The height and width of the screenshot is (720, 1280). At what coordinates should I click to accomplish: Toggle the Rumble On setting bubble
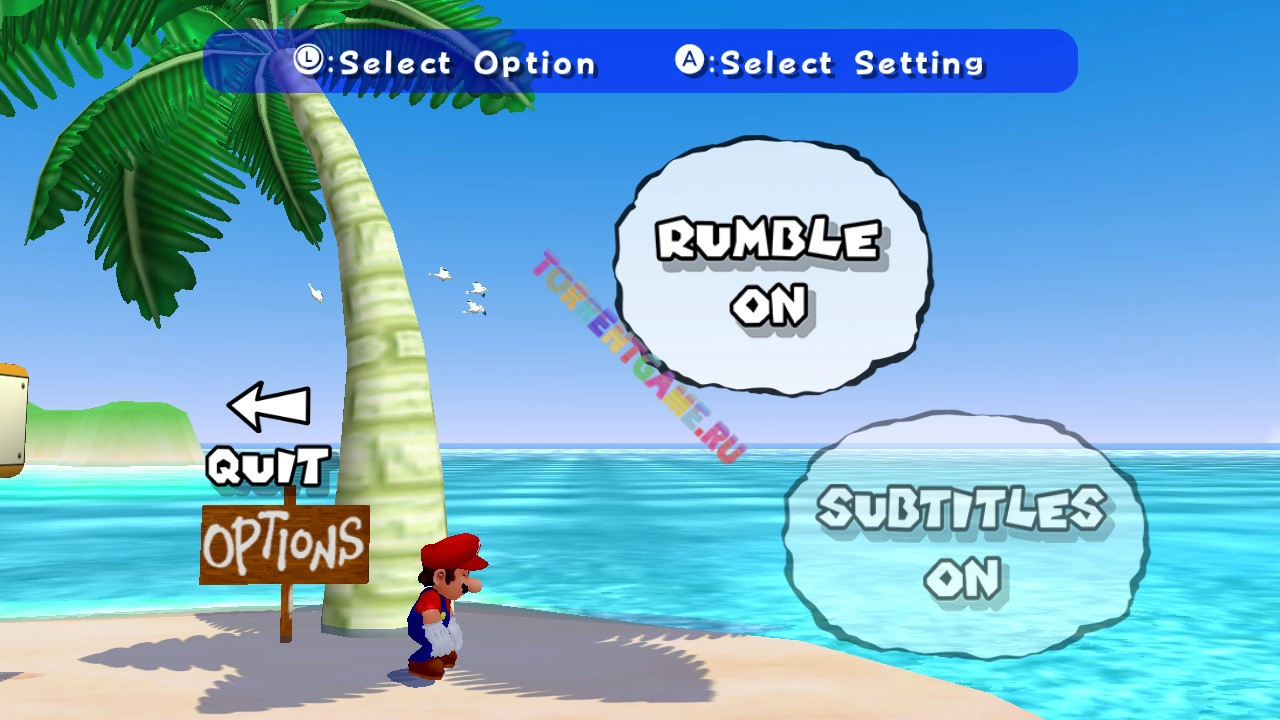tap(771, 268)
